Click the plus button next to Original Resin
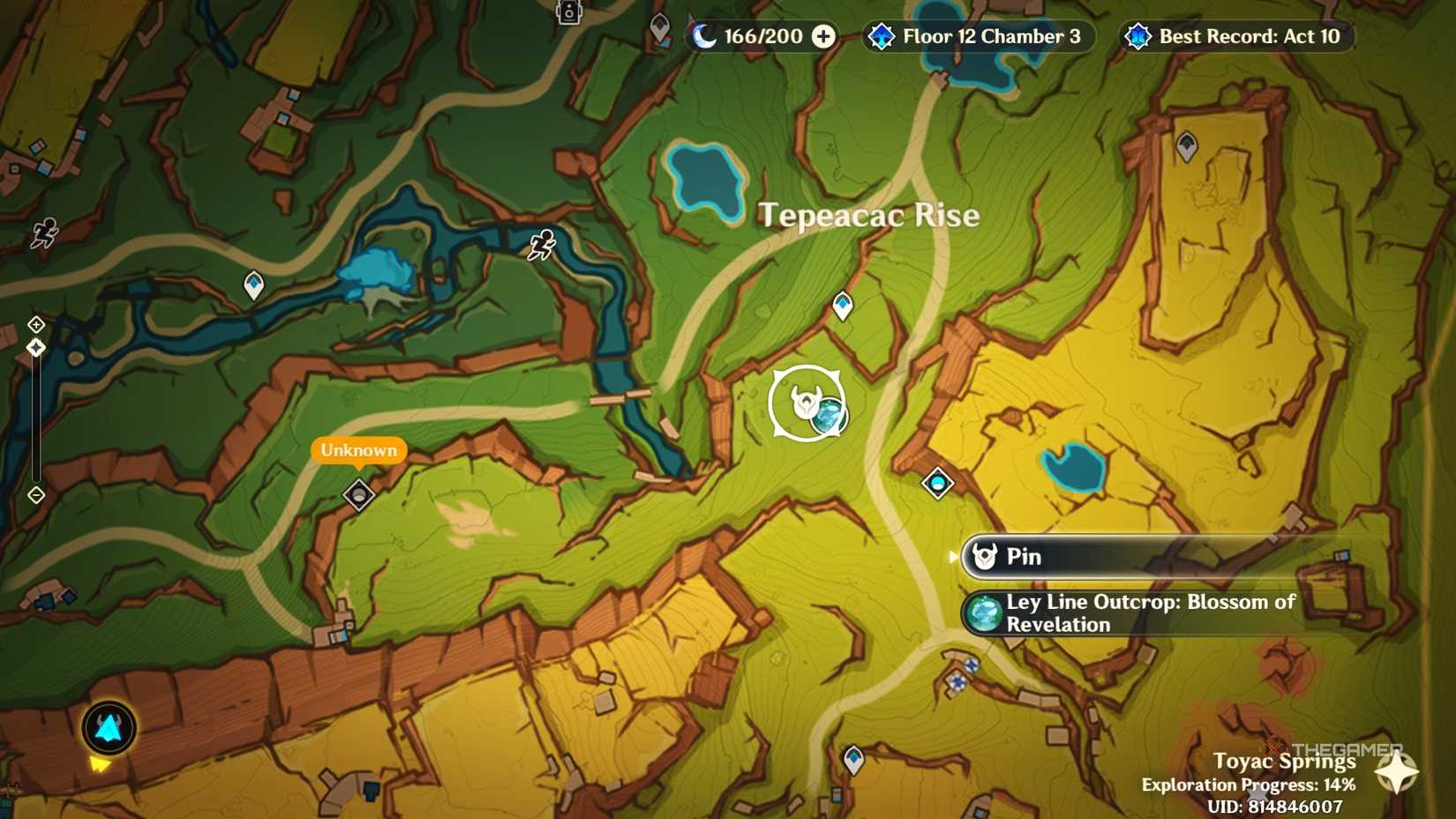 pos(822,36)
